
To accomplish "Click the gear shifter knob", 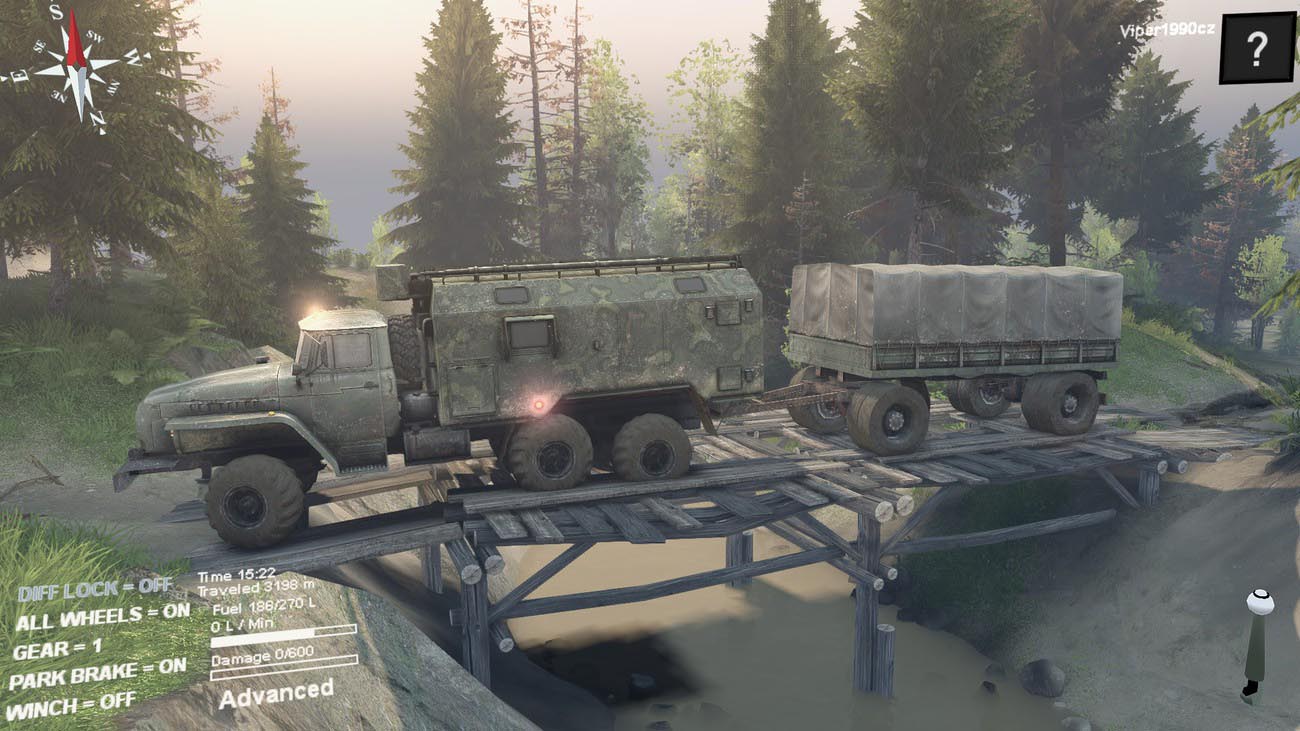I will coord(1259,602).
